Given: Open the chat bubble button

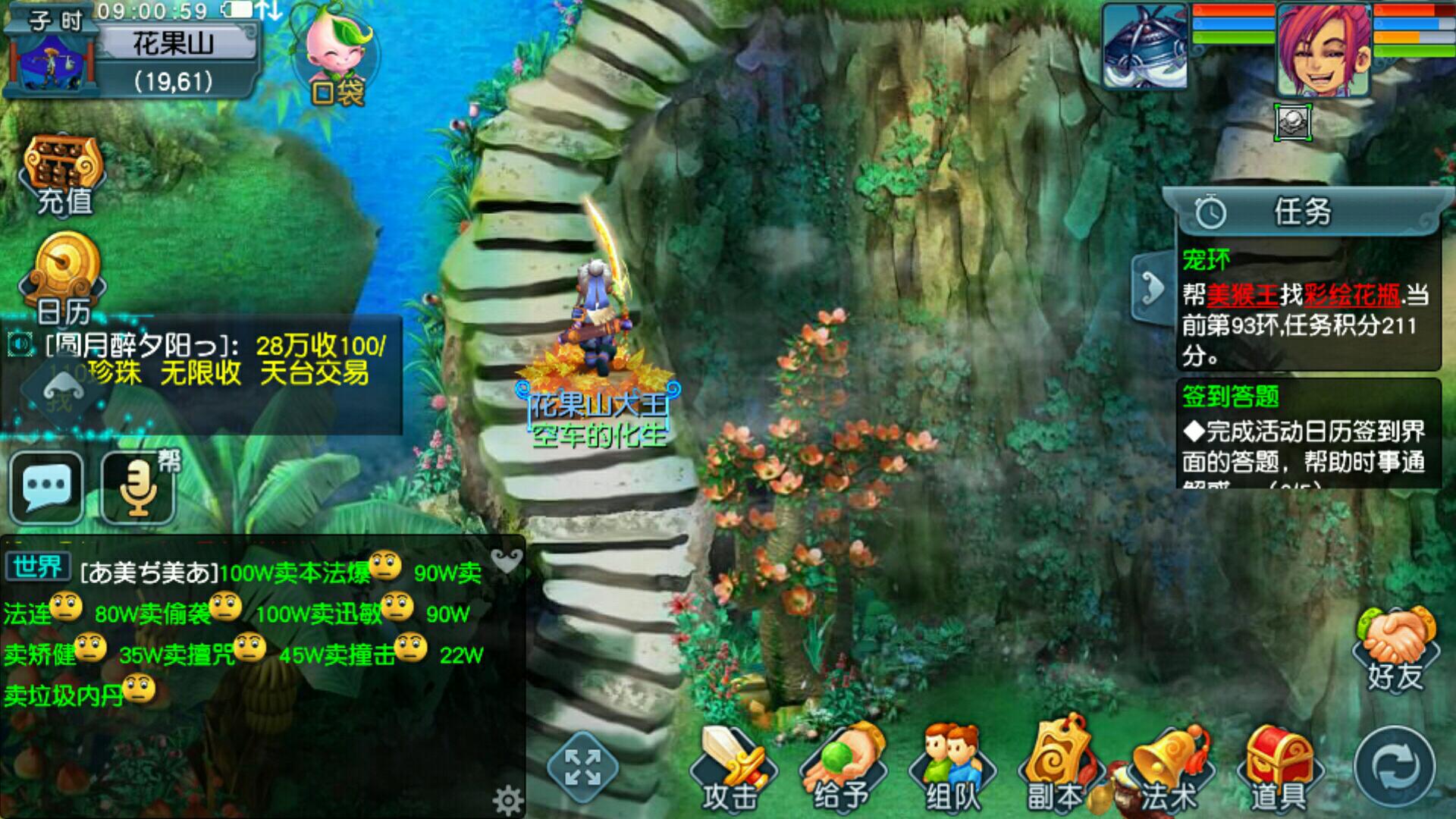Looking at the screenshot, I should pyautogui.click(x=47, y=486).
